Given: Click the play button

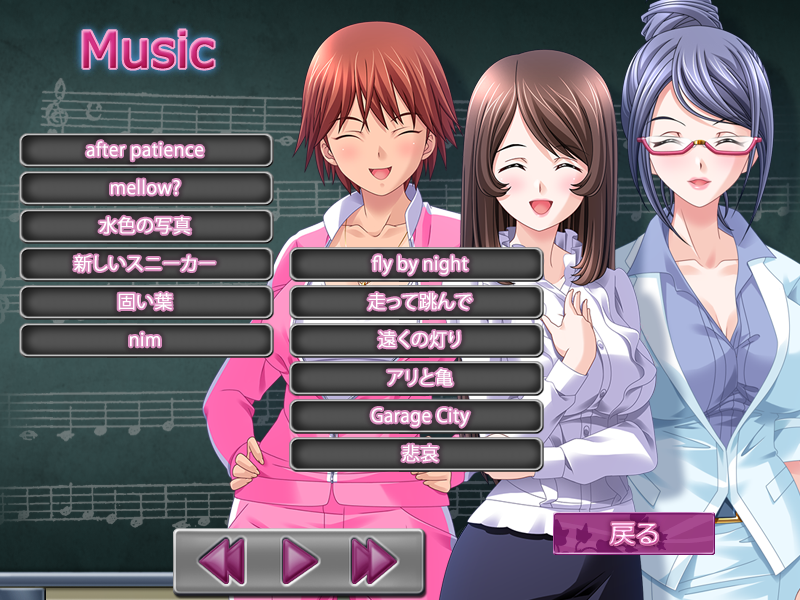Looking at the screenshot, I should (x=299, y=561).
